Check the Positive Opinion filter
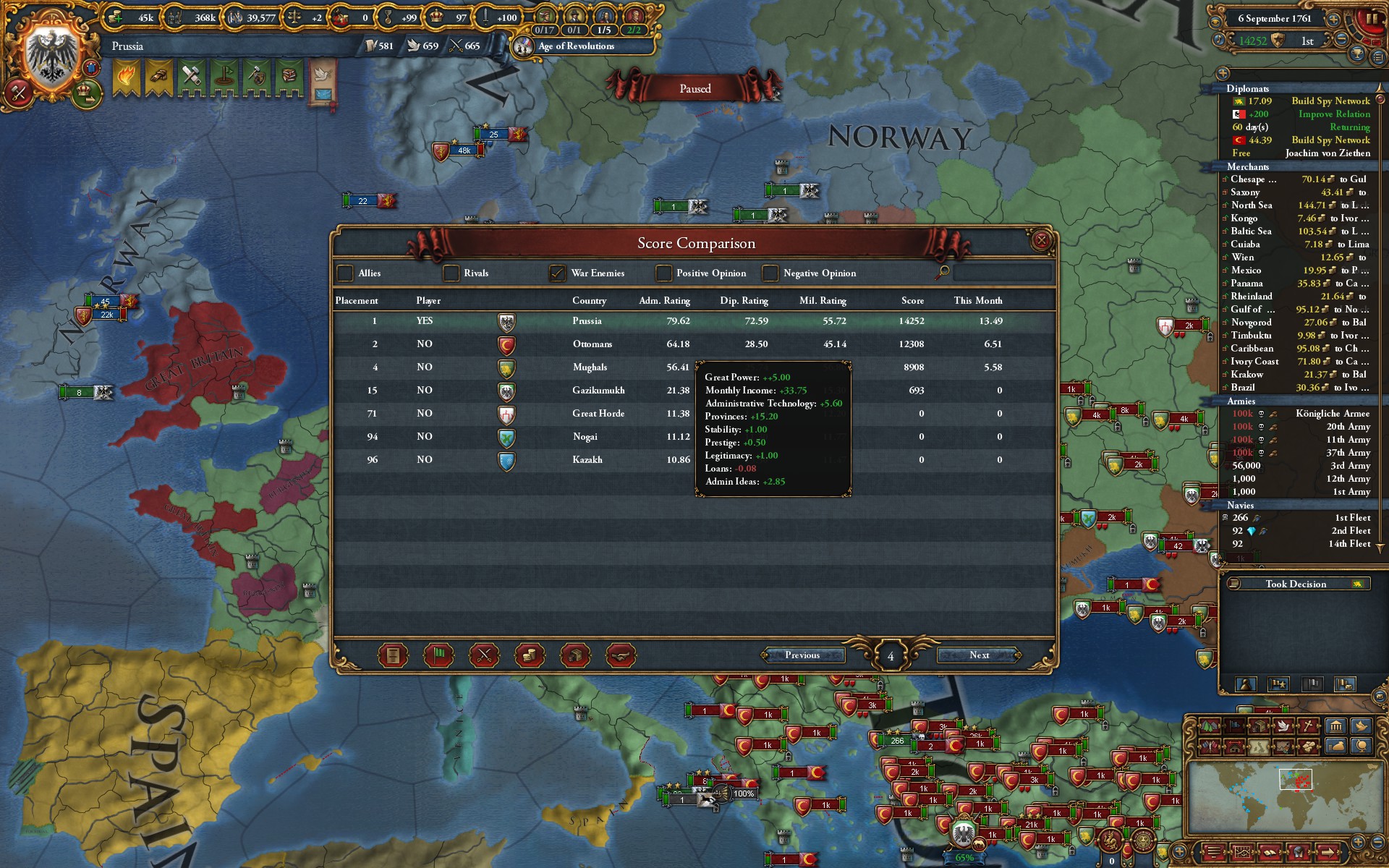 click(x=663, y=273)
